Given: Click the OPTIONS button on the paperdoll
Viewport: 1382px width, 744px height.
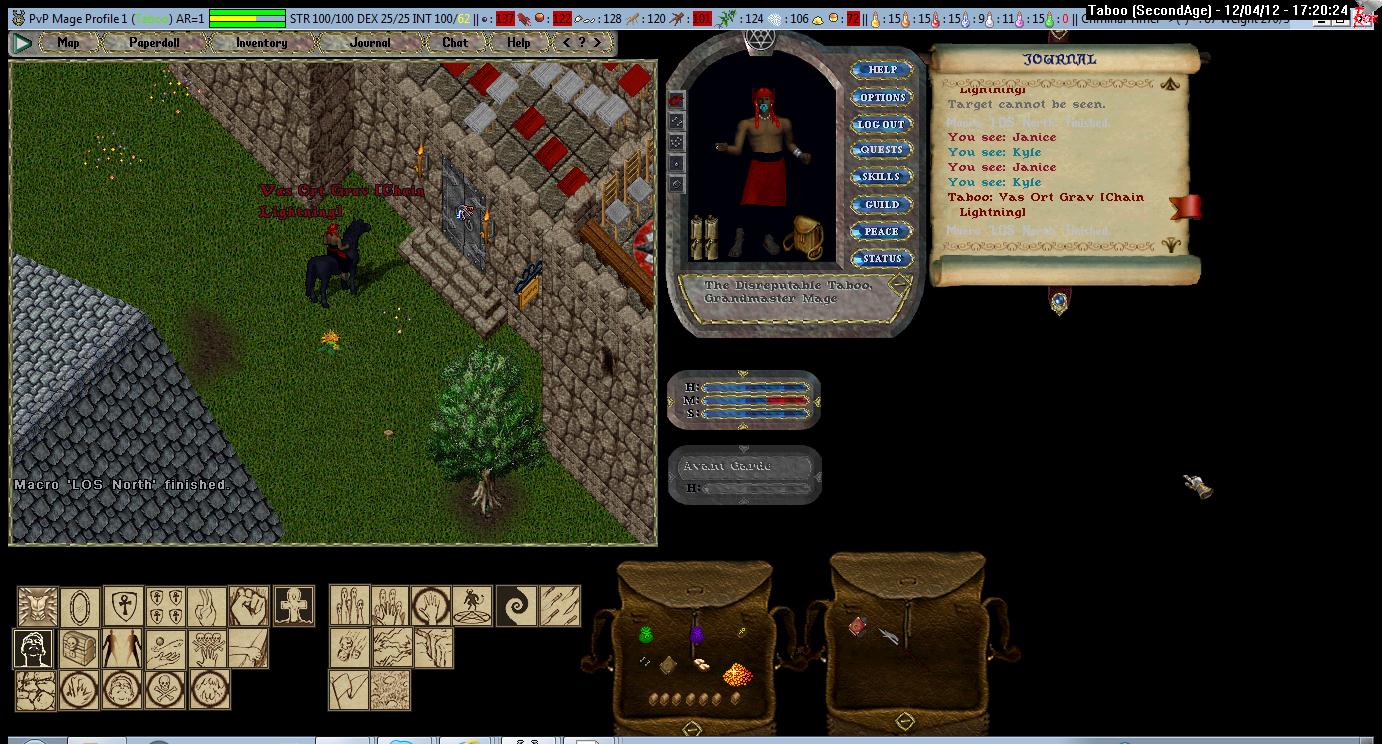Looking at the screenshot, I should tap(881, 97).
